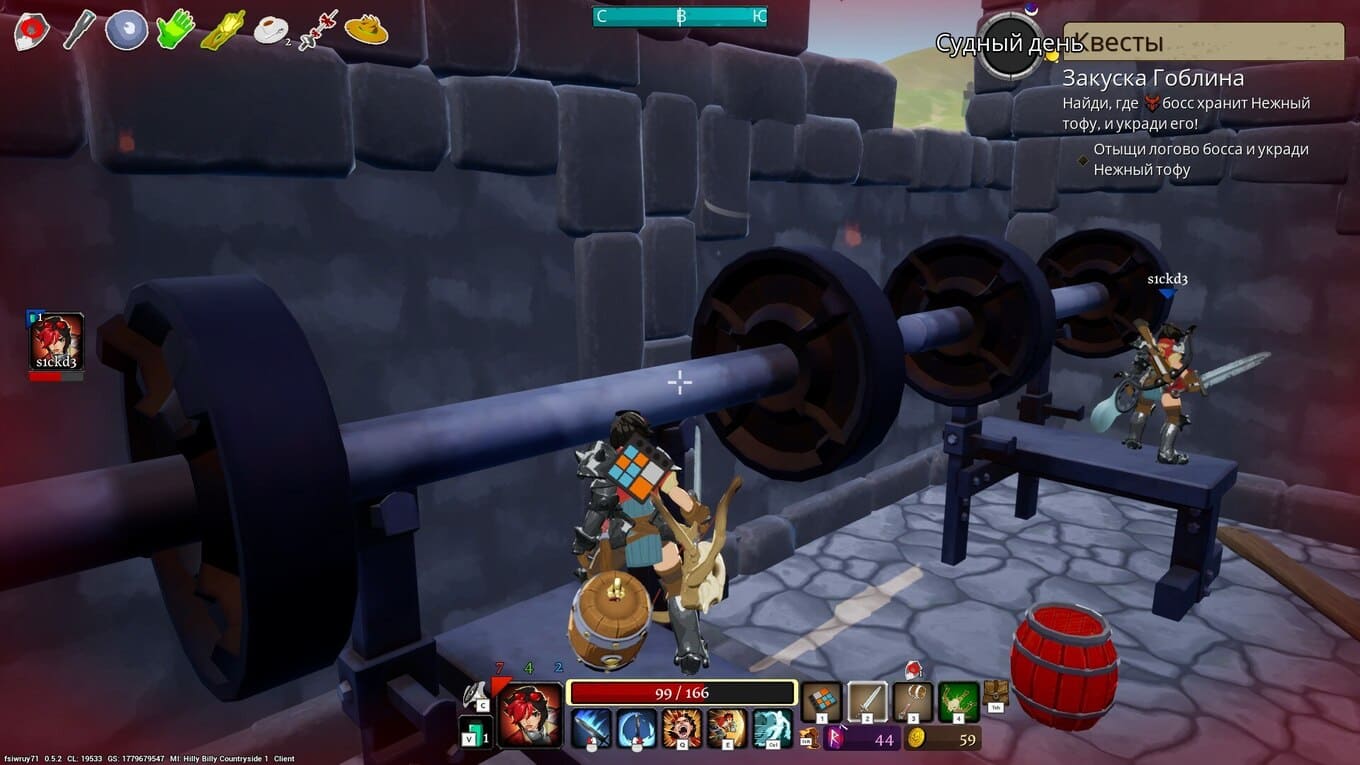Activate the blue sword slash ability
1360x765 pixels.
[x=591, y=728]
